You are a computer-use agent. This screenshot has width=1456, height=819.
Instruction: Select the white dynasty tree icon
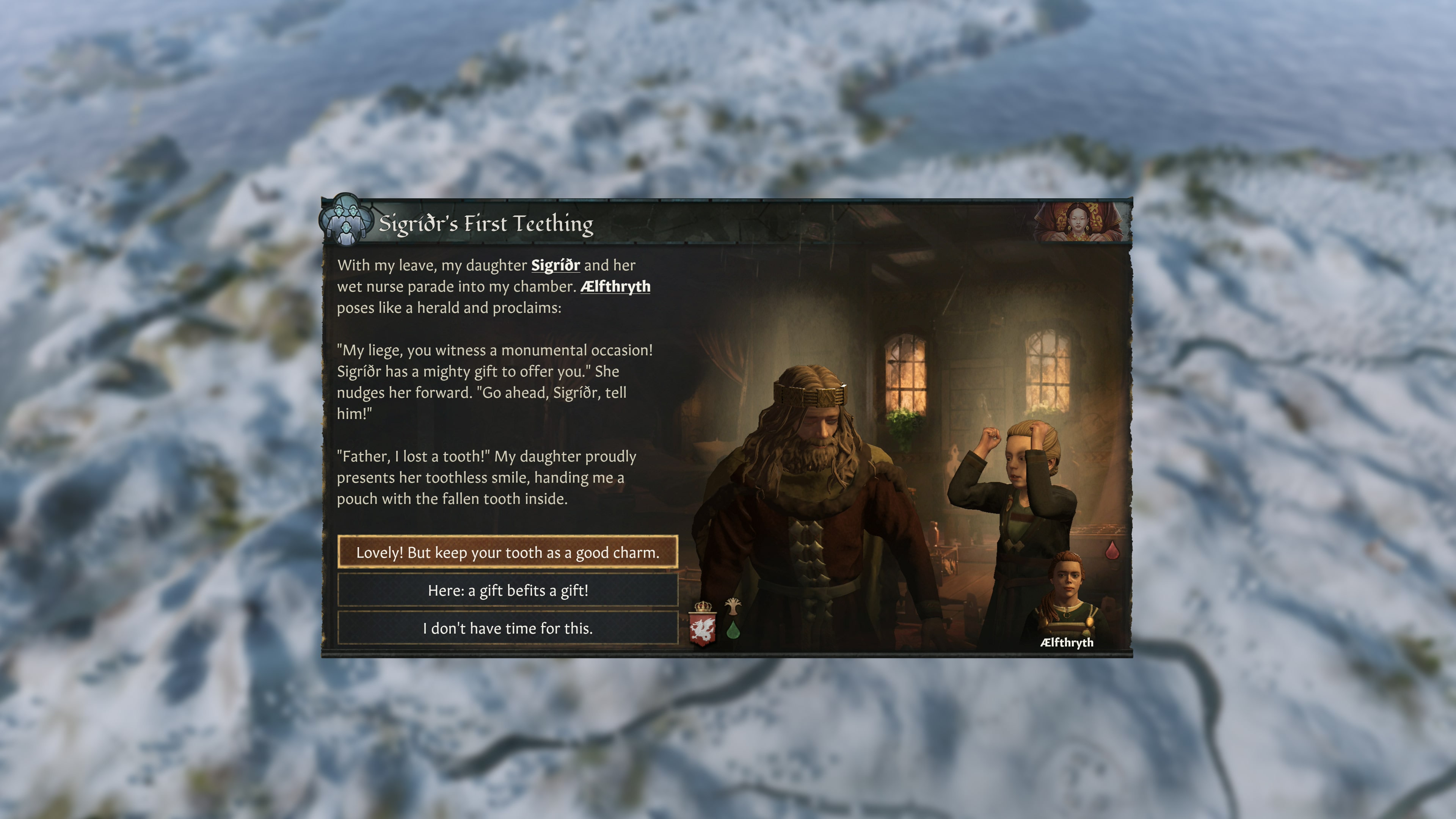[733, 607]
